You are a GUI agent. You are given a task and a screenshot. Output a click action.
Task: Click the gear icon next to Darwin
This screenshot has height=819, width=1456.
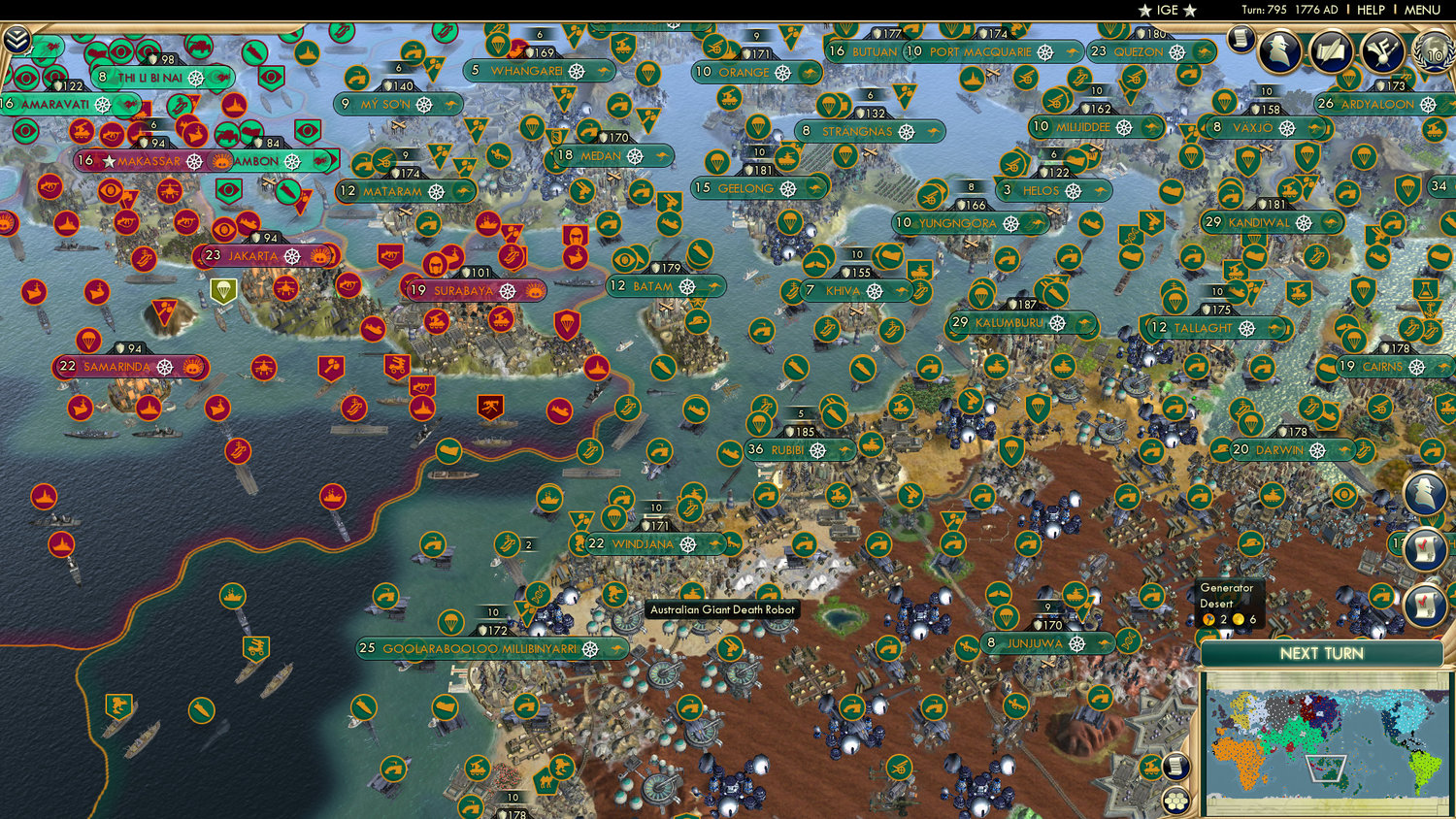tap(1315, 450)
